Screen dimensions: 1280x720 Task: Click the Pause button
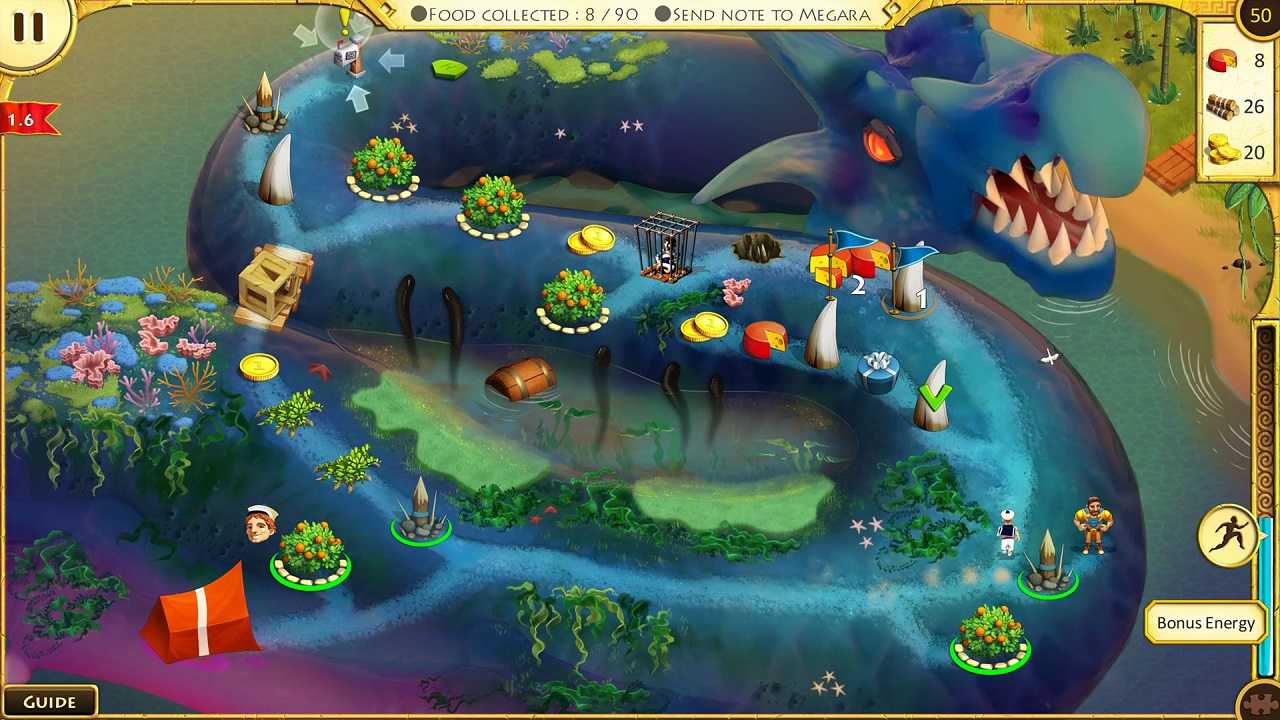[x=30, y=28]
